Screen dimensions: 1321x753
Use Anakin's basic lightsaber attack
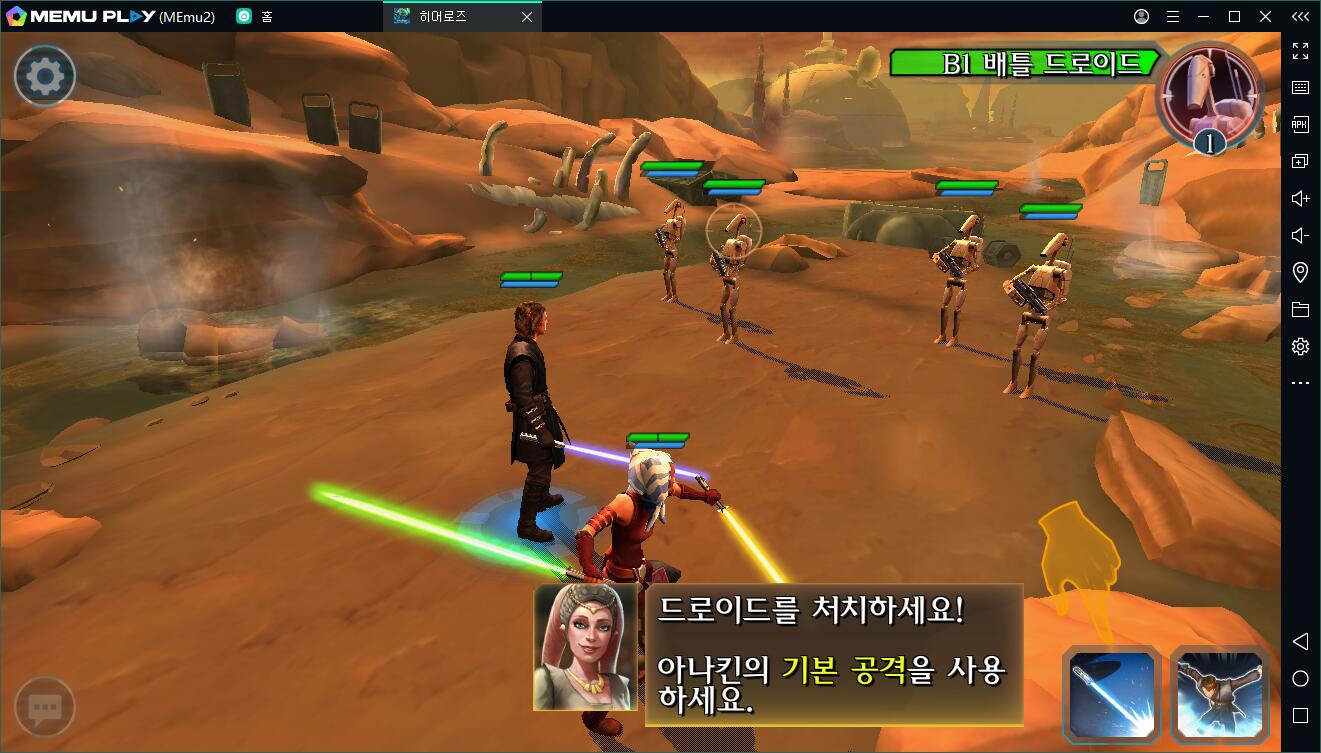point(1112,692)
